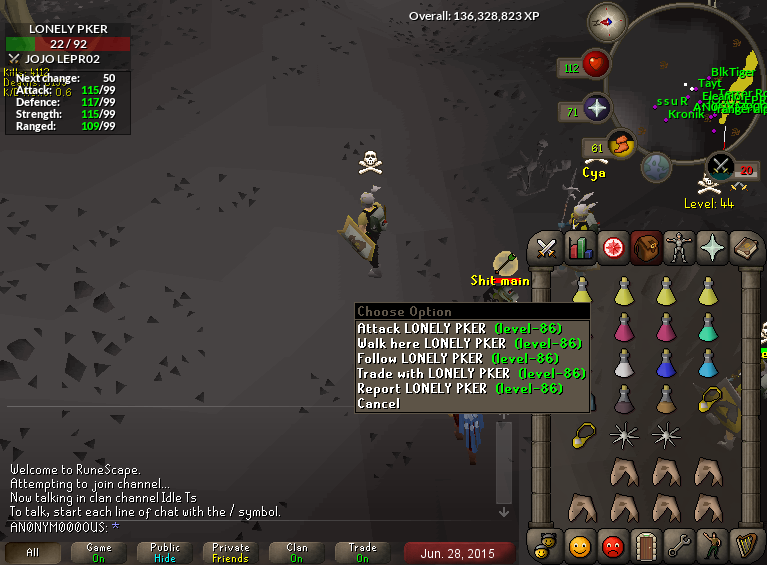Open the Worn Equipment tab
Viewport: 767px width, 565px height.
click(x=679, y=247)
